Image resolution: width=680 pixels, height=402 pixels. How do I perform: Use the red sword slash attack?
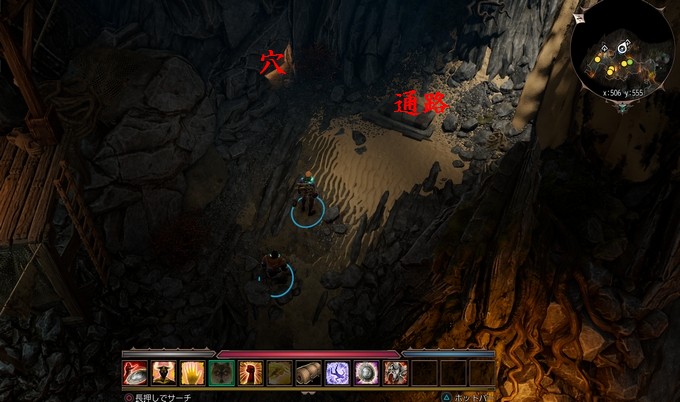point(135,373)
